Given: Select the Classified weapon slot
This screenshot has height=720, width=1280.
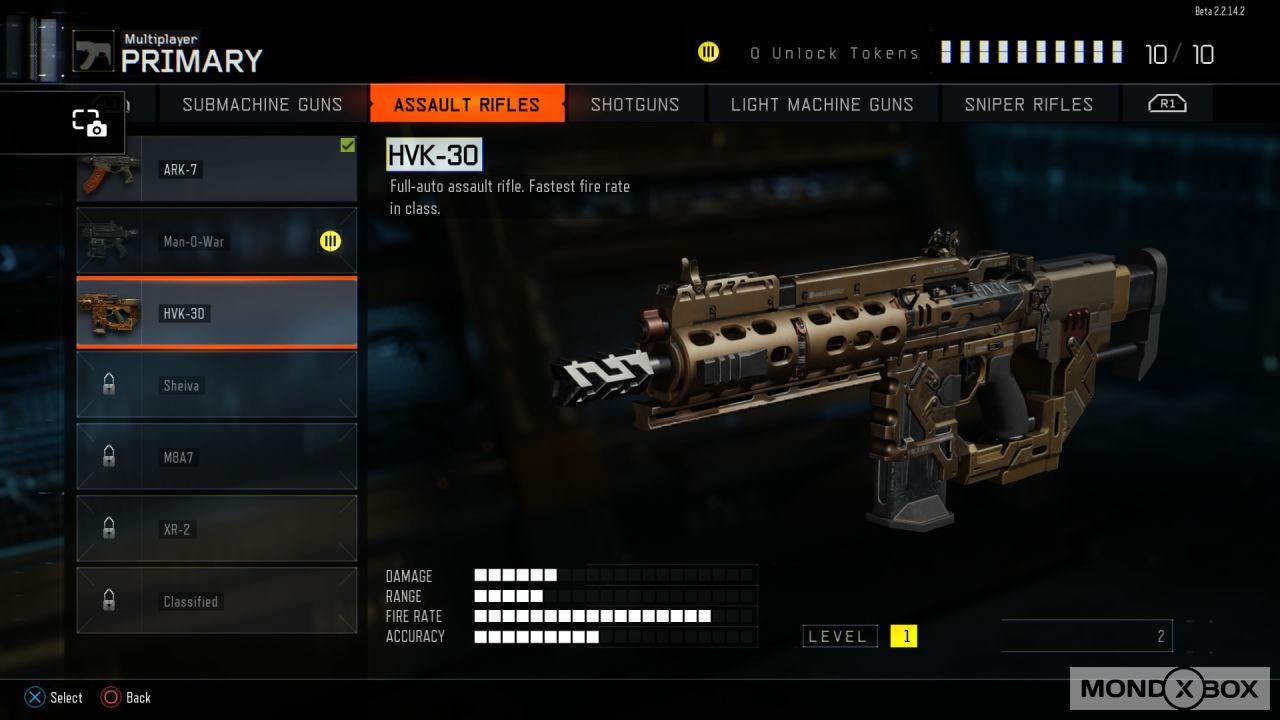Looking at the screenshot, I should click(x=217, y=601).
